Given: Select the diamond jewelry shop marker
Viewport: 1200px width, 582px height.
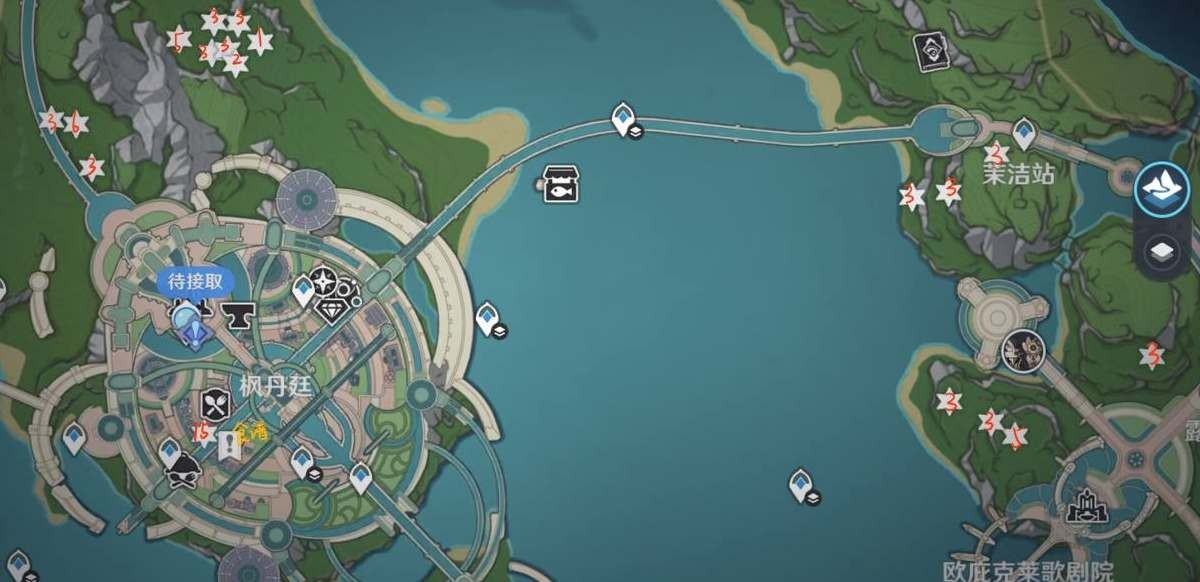Looking at the screenshot, I should pos(331,310).
